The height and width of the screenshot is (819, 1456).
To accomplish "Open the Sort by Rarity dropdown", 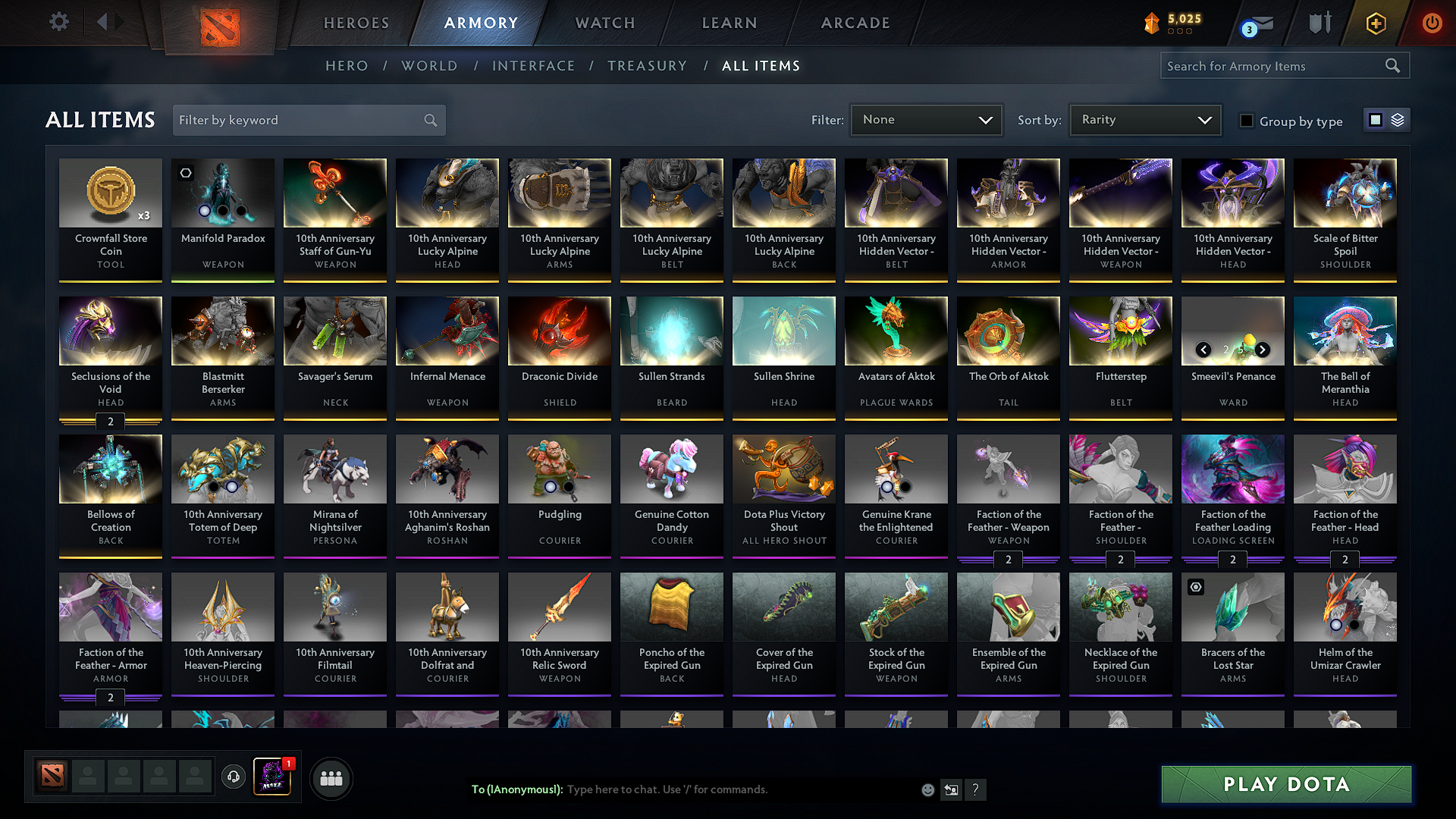I will 1144,119.
